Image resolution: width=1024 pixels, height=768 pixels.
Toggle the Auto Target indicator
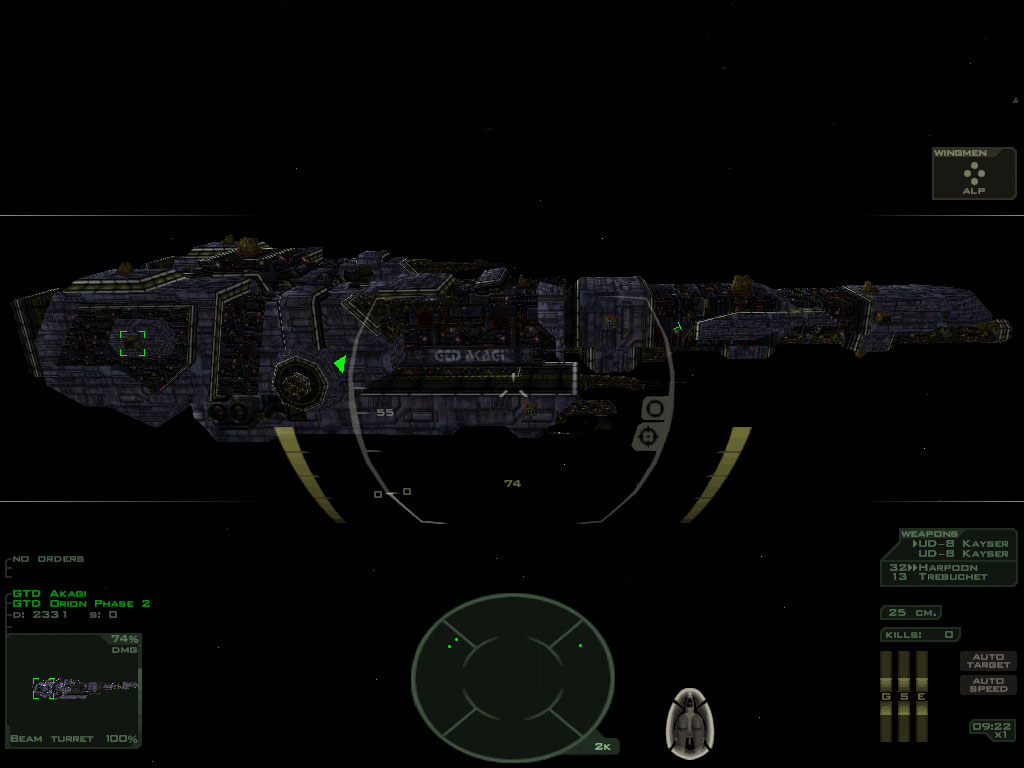[987, 661]
